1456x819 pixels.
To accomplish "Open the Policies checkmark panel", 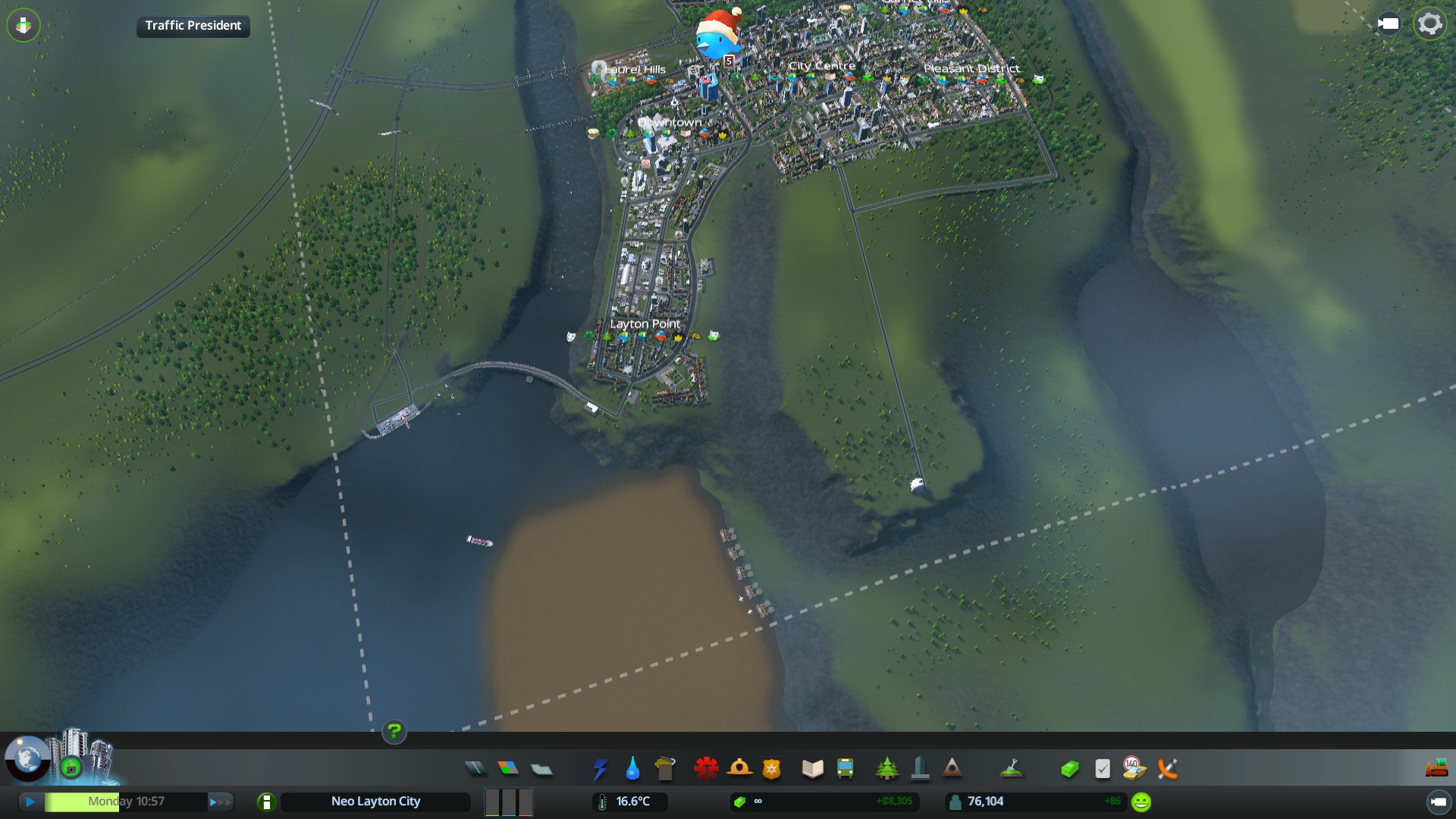I will coord(1103,769).
